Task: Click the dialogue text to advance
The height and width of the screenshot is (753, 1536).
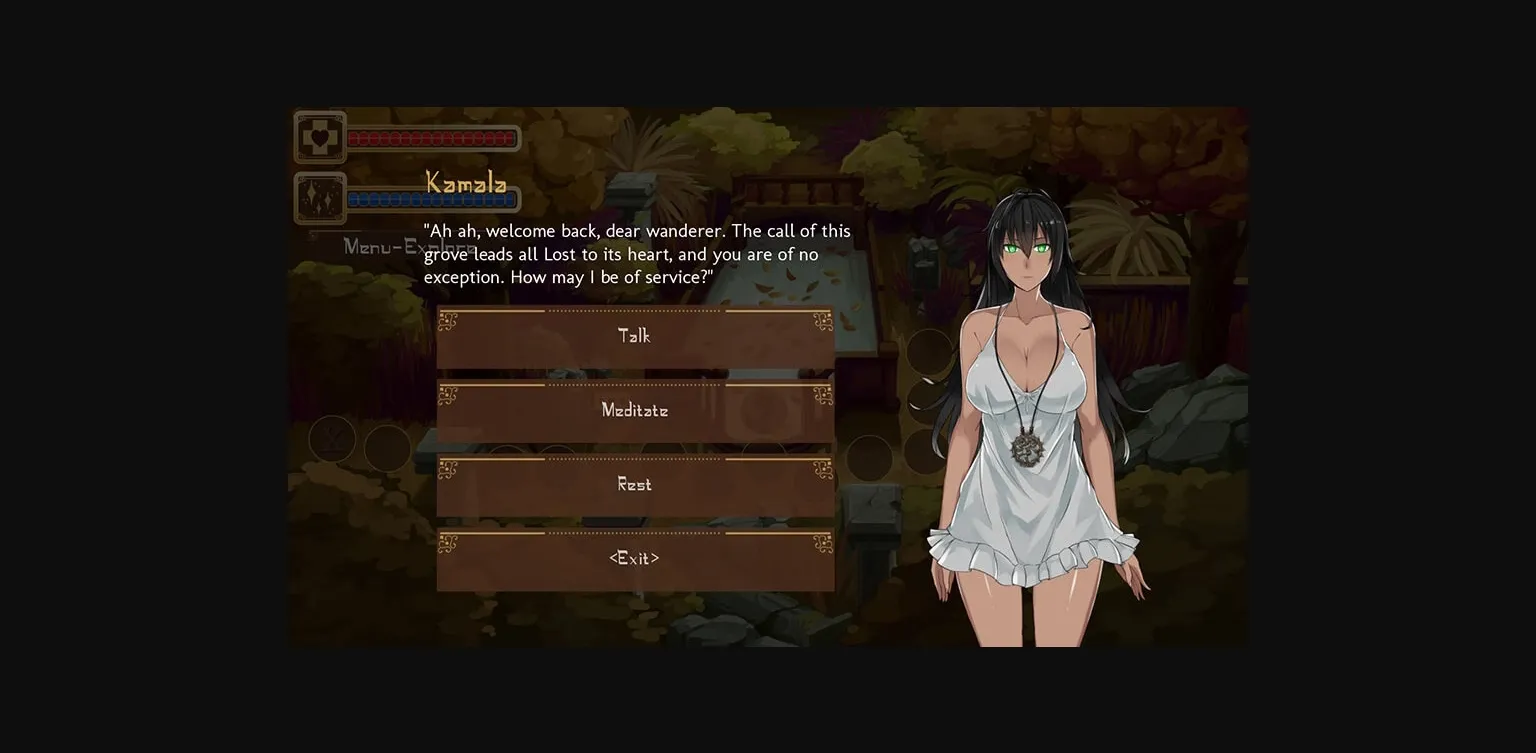Action: pyautogui.click(x=637, y=253)
